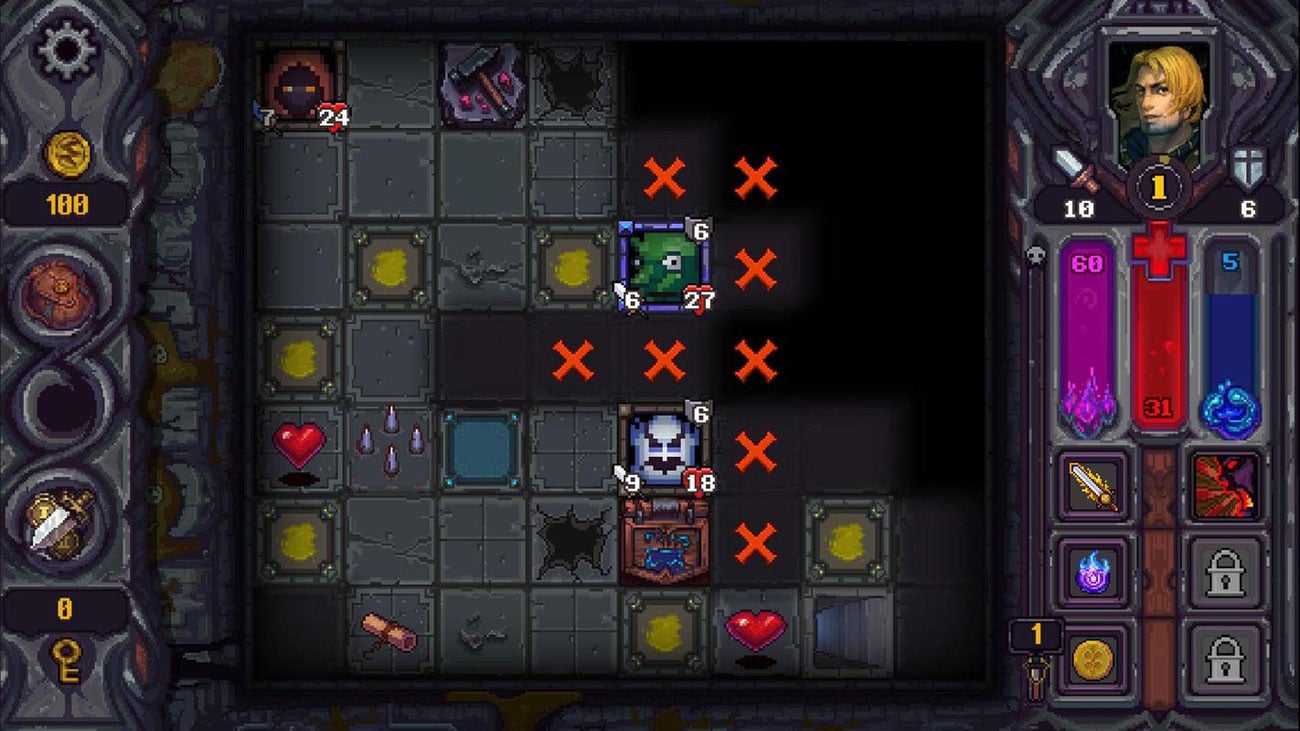Select the hooded cultist enemy tile

click(299, 84)
